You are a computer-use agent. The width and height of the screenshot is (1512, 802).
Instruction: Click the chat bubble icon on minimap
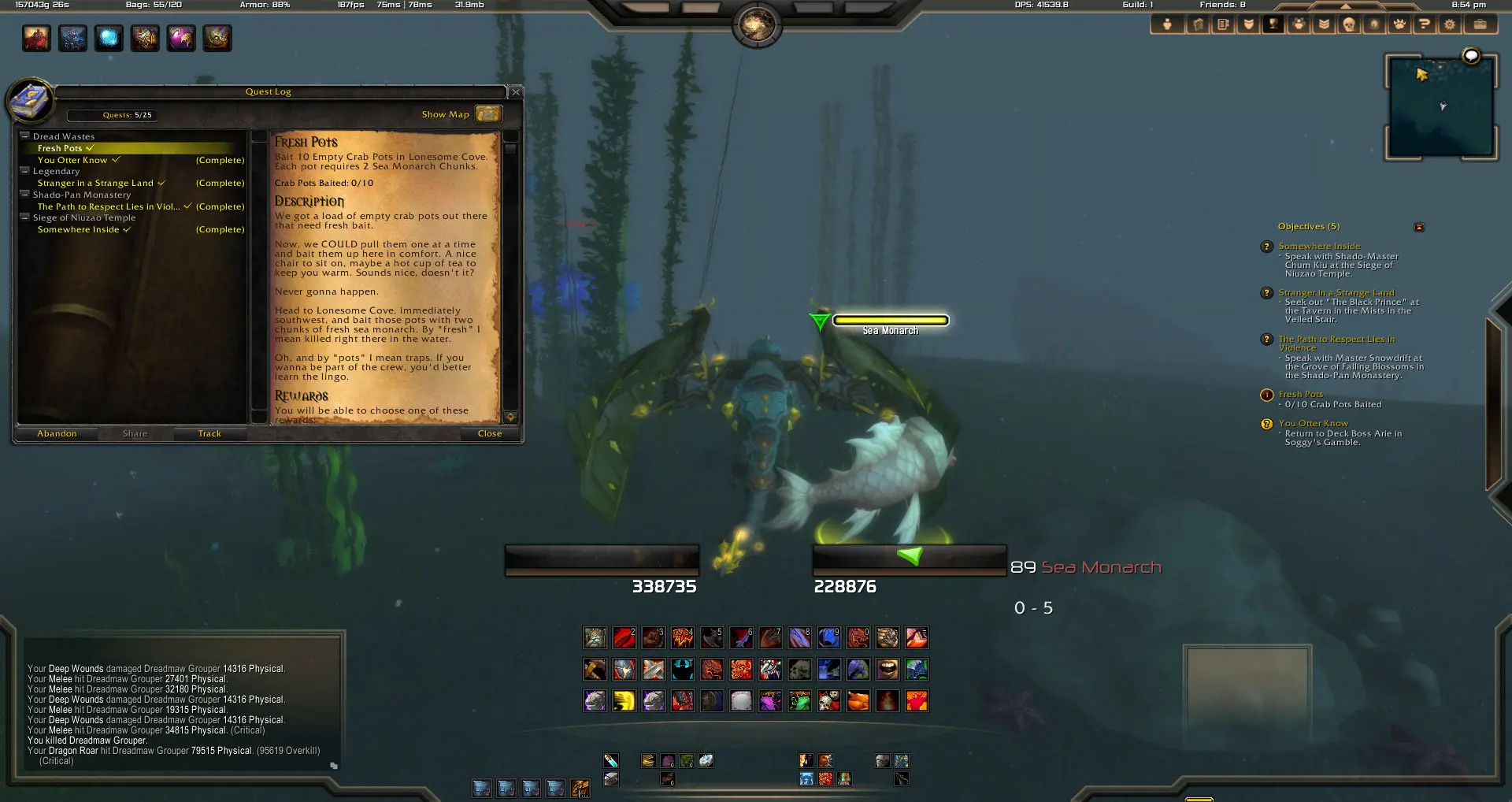(x=1470, y=56)
